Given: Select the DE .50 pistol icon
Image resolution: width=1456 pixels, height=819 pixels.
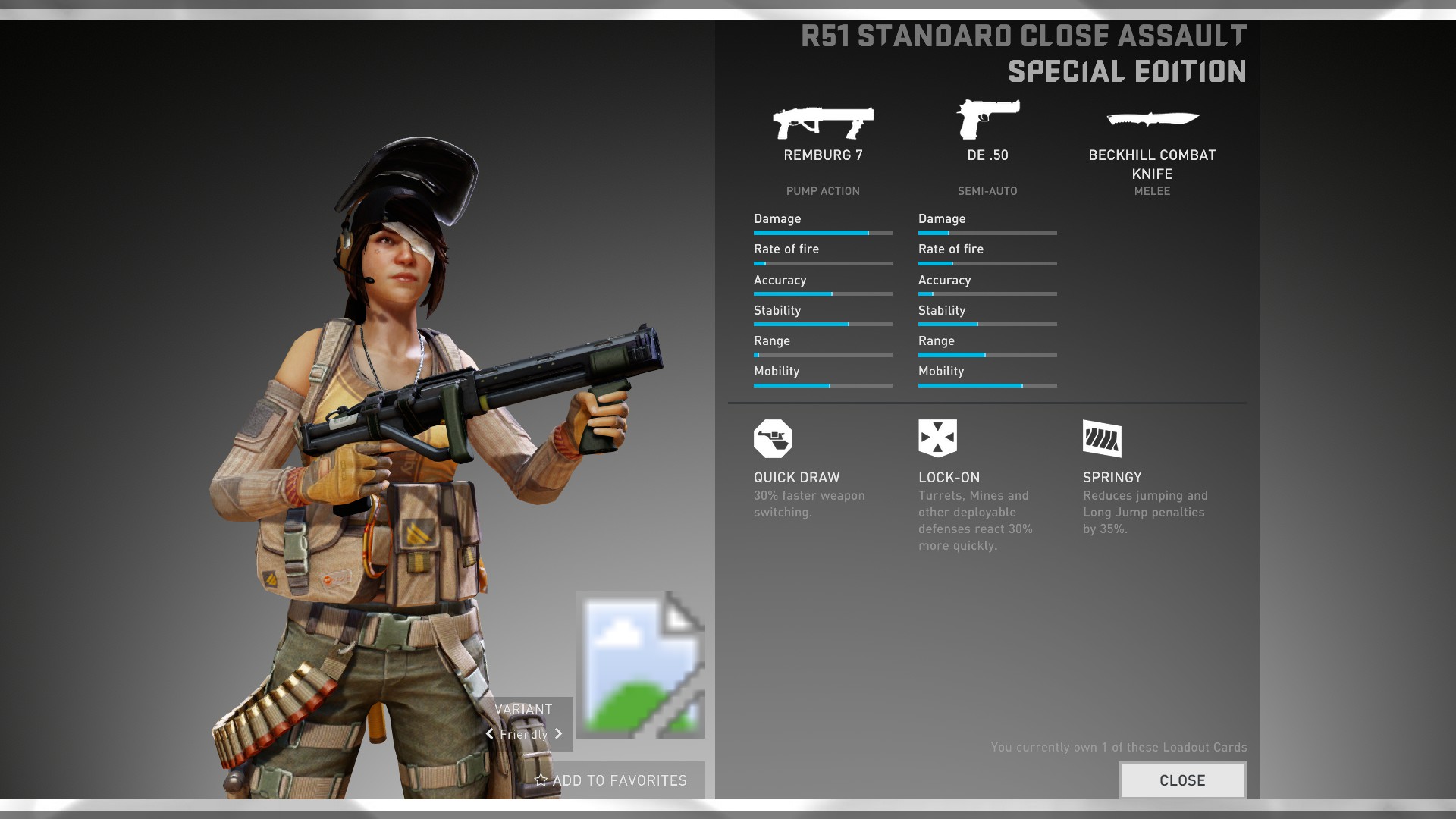Looking at the screenshot, I should pos(987,120).
